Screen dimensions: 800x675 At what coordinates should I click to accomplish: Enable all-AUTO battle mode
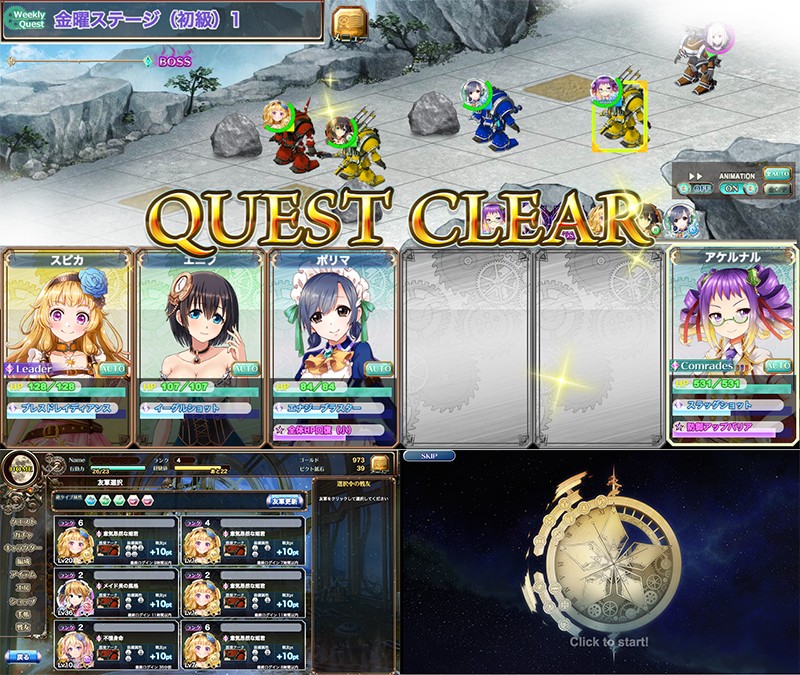[777, 173]
